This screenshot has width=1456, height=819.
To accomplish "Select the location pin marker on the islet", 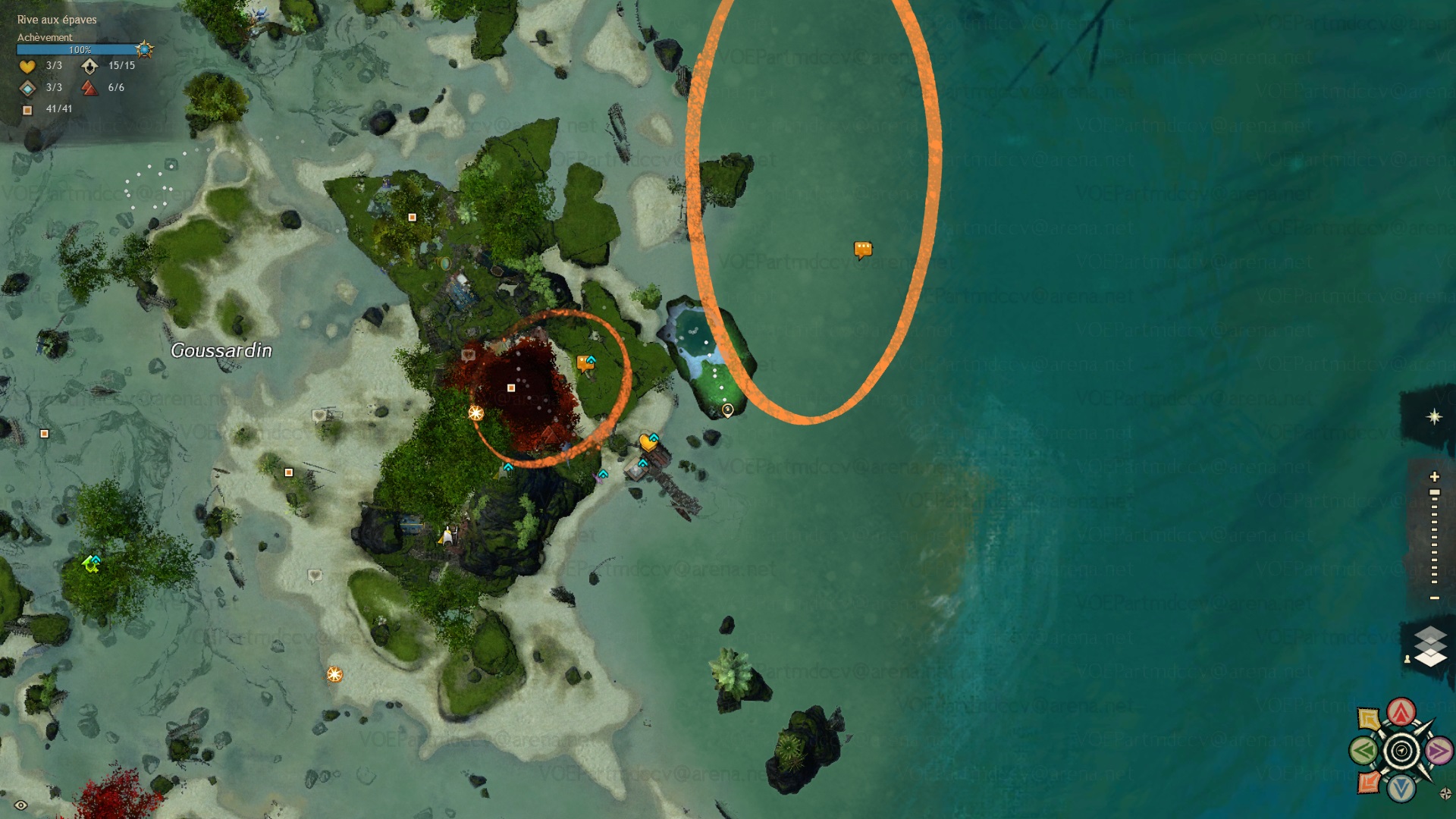I will pos(727,410).
